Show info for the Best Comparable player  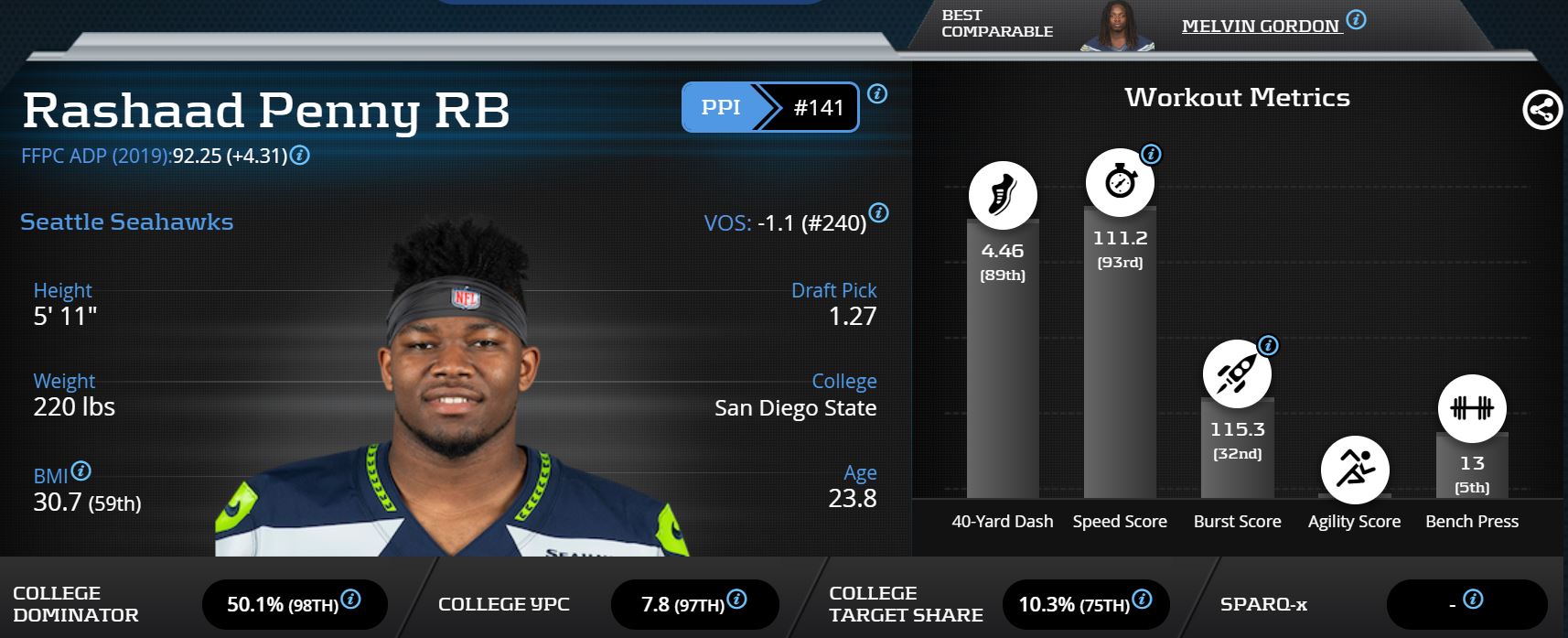(1357, 19)
